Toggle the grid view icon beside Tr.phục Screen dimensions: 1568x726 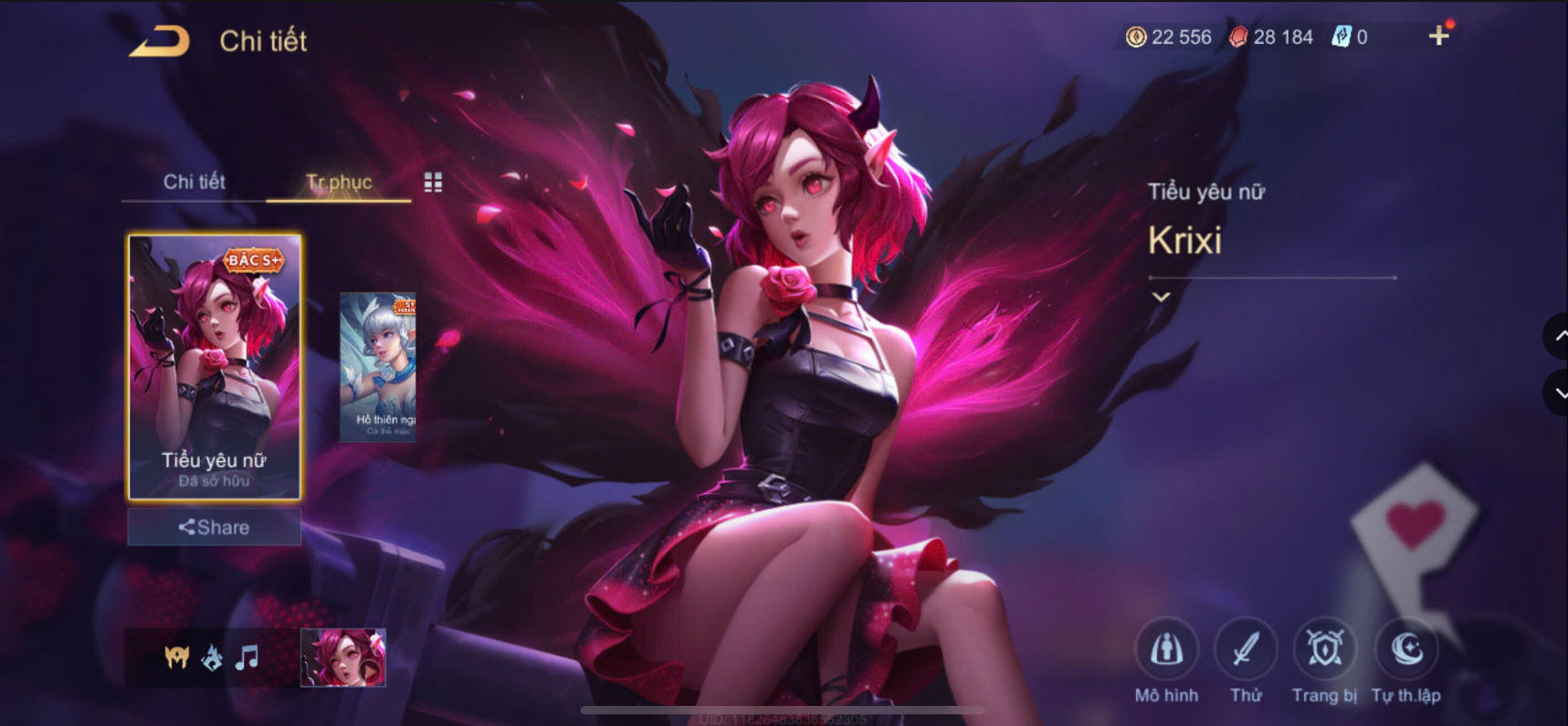pyautogui.click(x=433, y=182)
